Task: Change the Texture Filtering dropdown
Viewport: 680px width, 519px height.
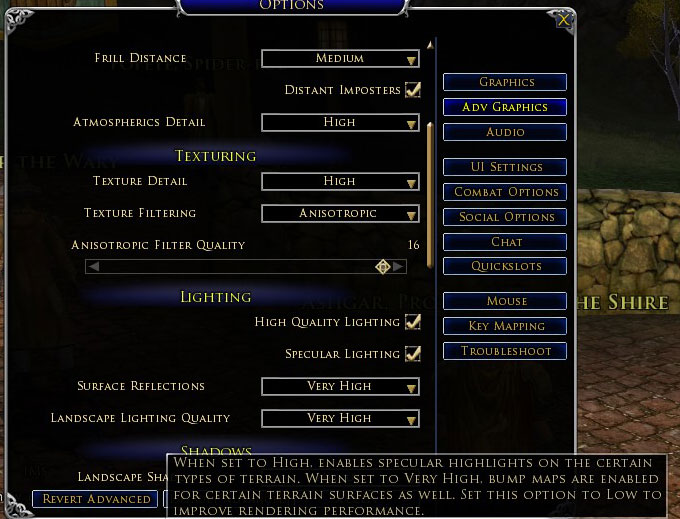Action: 340,214
